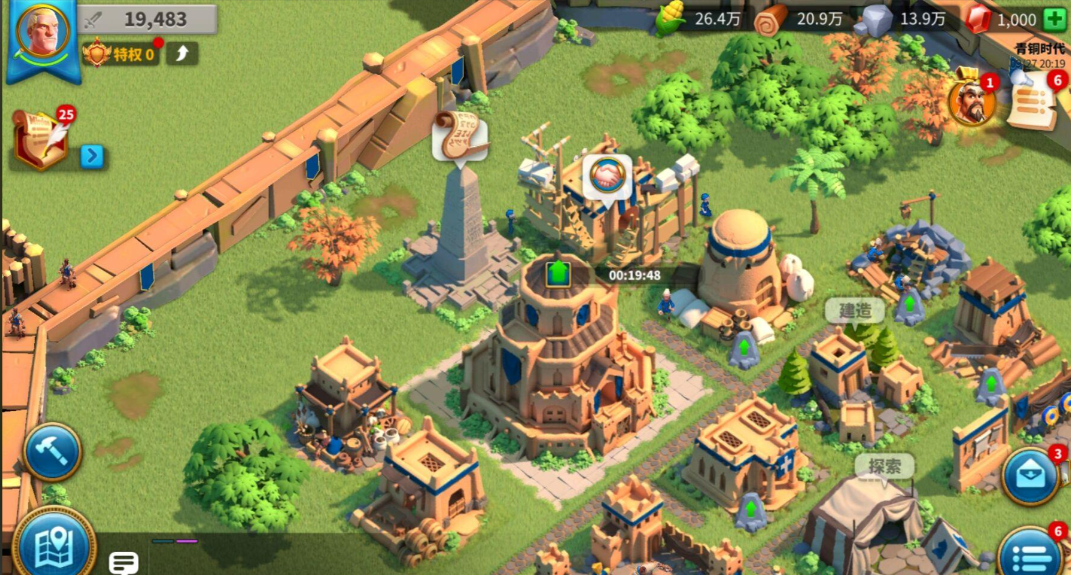The width and height of the screenshot is (1071, 575).
Task: Open the commander portrait with crown
Action: coord(969,100)
